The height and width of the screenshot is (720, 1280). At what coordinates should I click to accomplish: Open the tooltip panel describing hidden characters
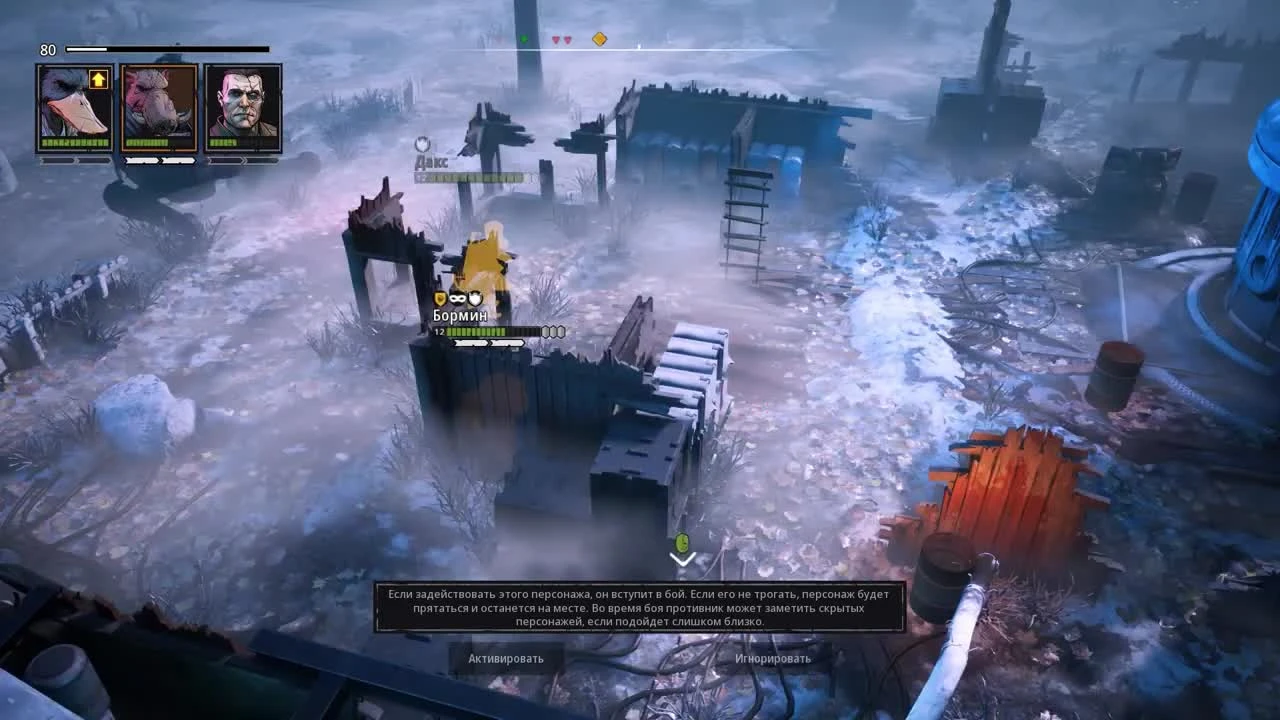click(x=640, y=604)
